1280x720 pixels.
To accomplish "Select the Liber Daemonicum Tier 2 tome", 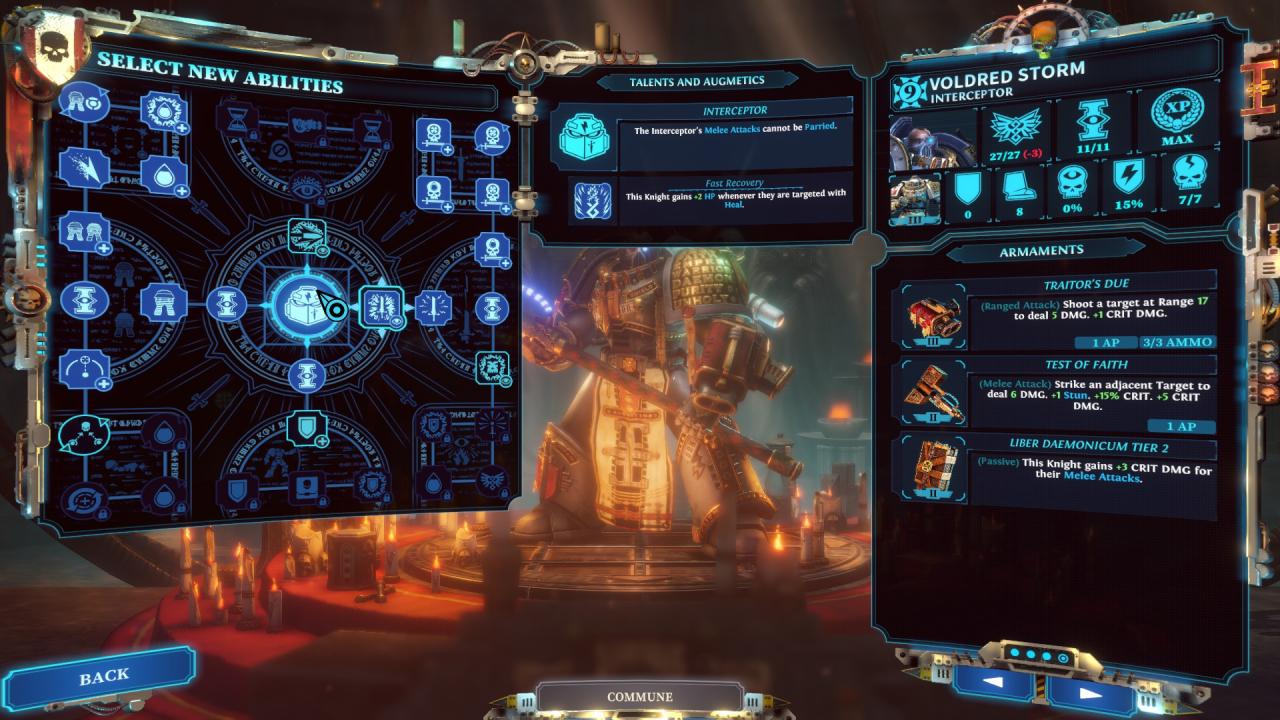I will [x=933, y=467].
